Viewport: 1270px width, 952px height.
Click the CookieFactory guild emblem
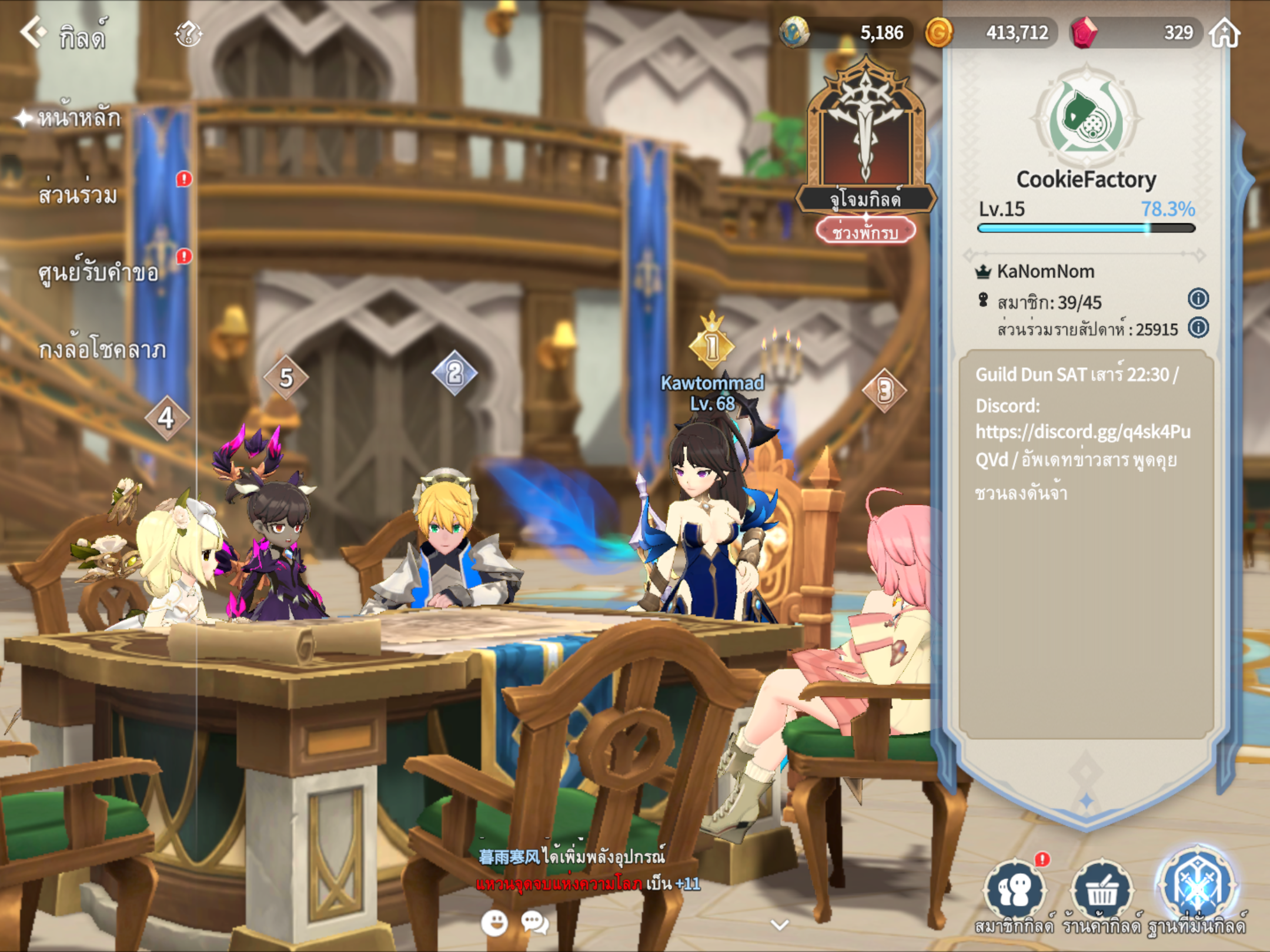(1086, 120)
